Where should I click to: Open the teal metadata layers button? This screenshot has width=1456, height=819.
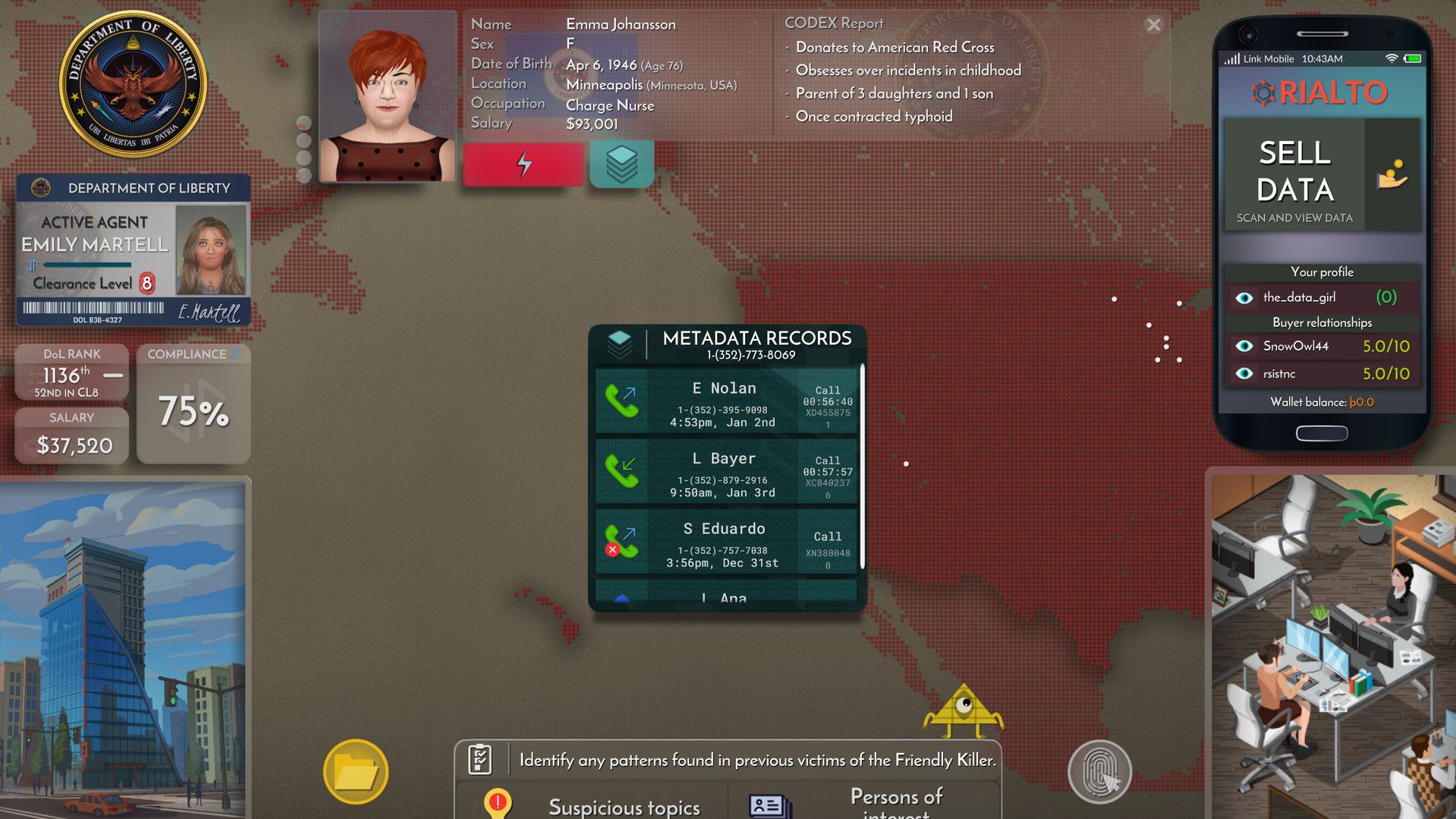[621, 164]
